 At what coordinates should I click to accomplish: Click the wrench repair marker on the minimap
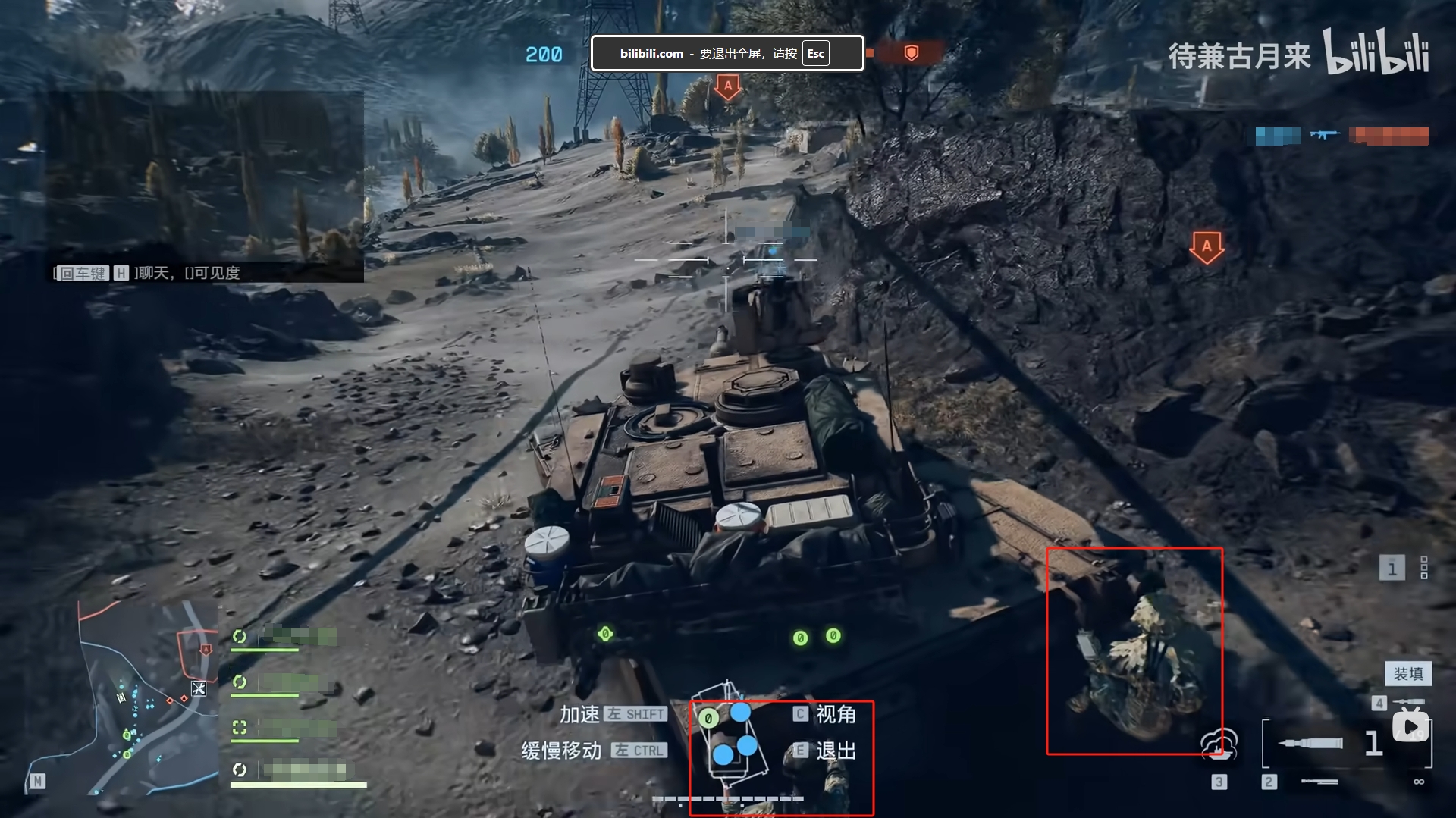click(199, 688)
